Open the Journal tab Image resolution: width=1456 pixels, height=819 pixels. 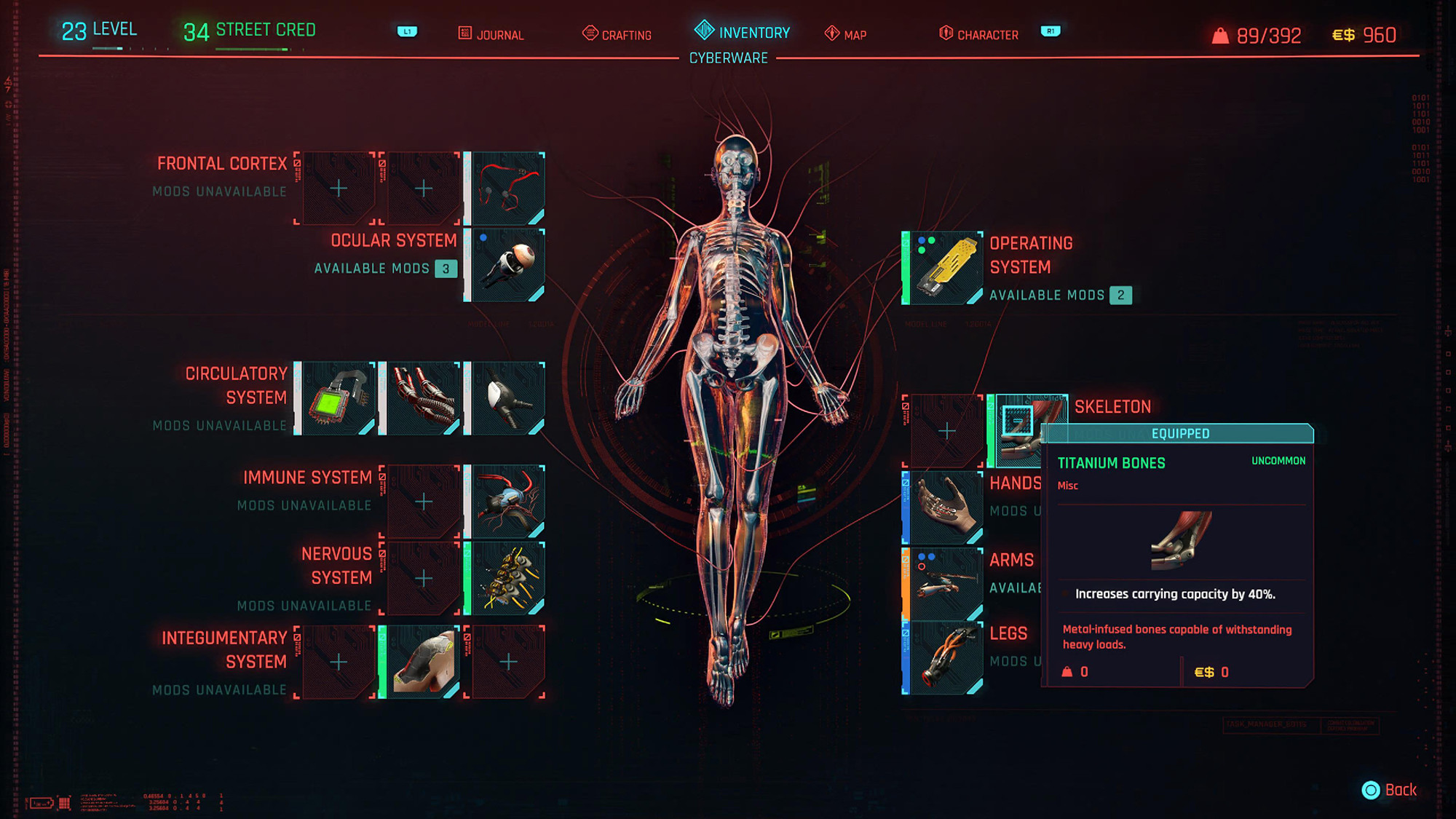point(491,34)
